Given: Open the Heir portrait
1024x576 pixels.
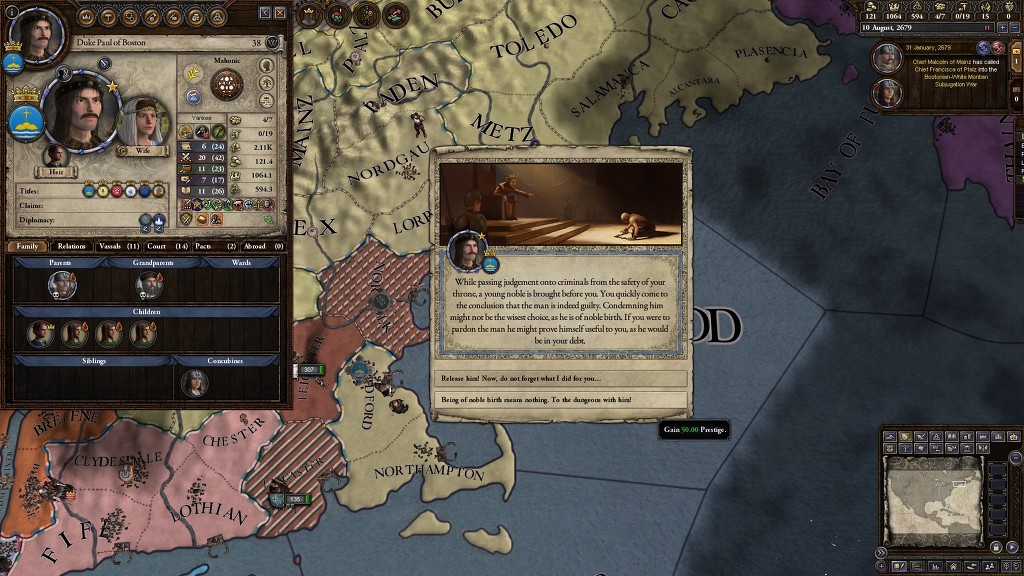Looking at the screenshot, I should pos(56,158).
